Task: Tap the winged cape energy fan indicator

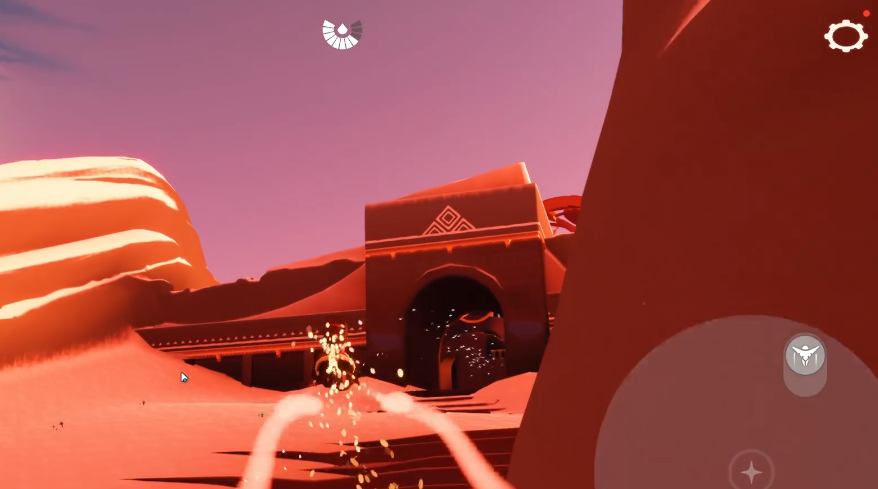Action: [342, 33]
